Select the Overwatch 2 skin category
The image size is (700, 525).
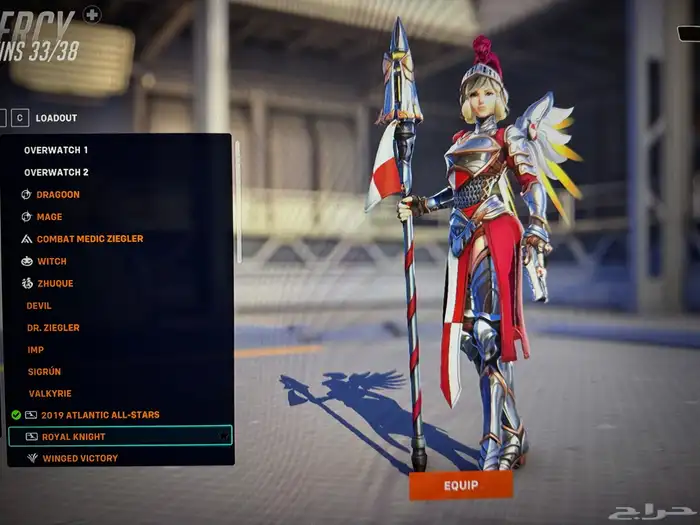point(56,172)
